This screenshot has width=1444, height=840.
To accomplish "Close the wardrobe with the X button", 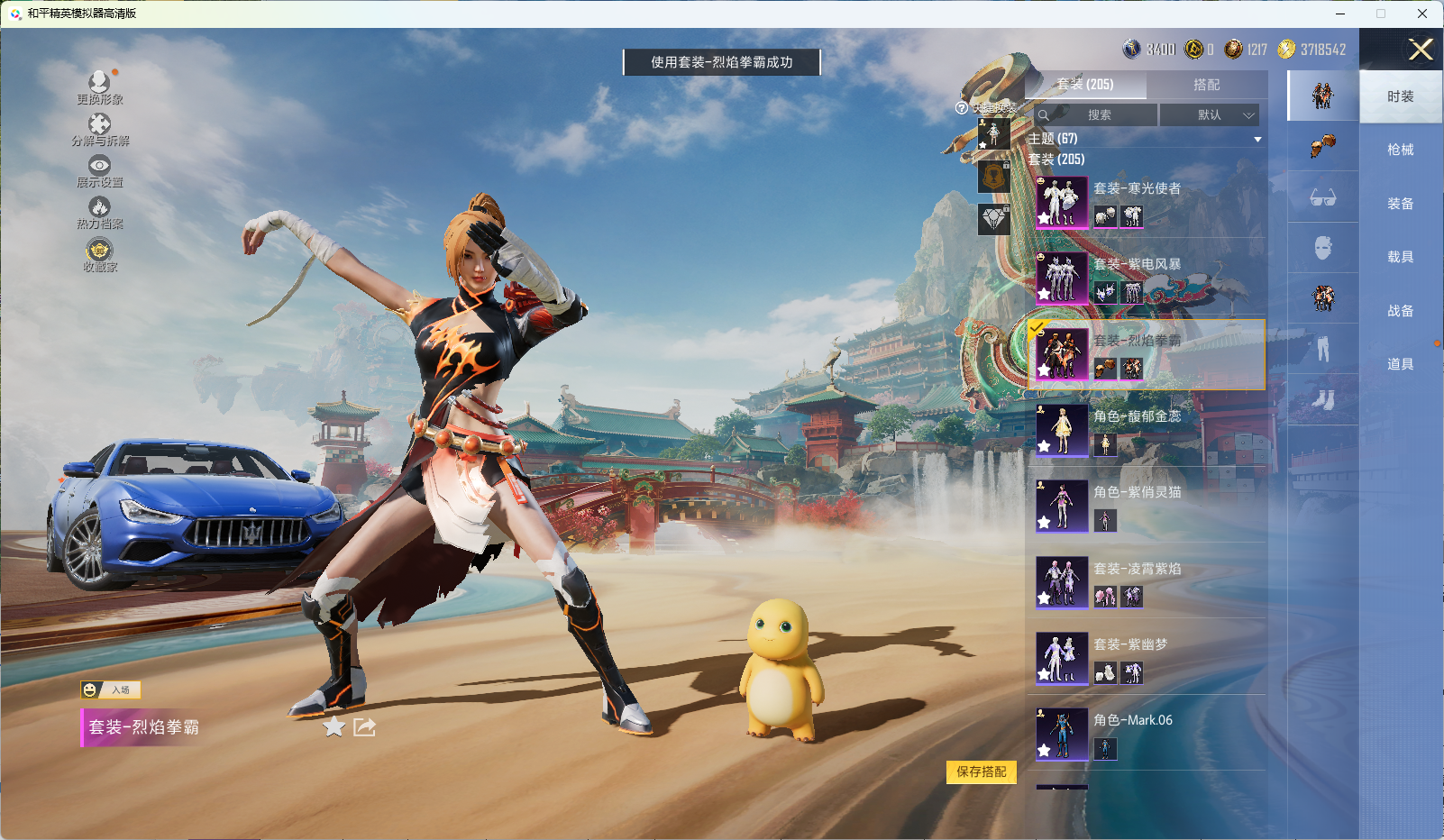I will click(x=1421, y=50).
